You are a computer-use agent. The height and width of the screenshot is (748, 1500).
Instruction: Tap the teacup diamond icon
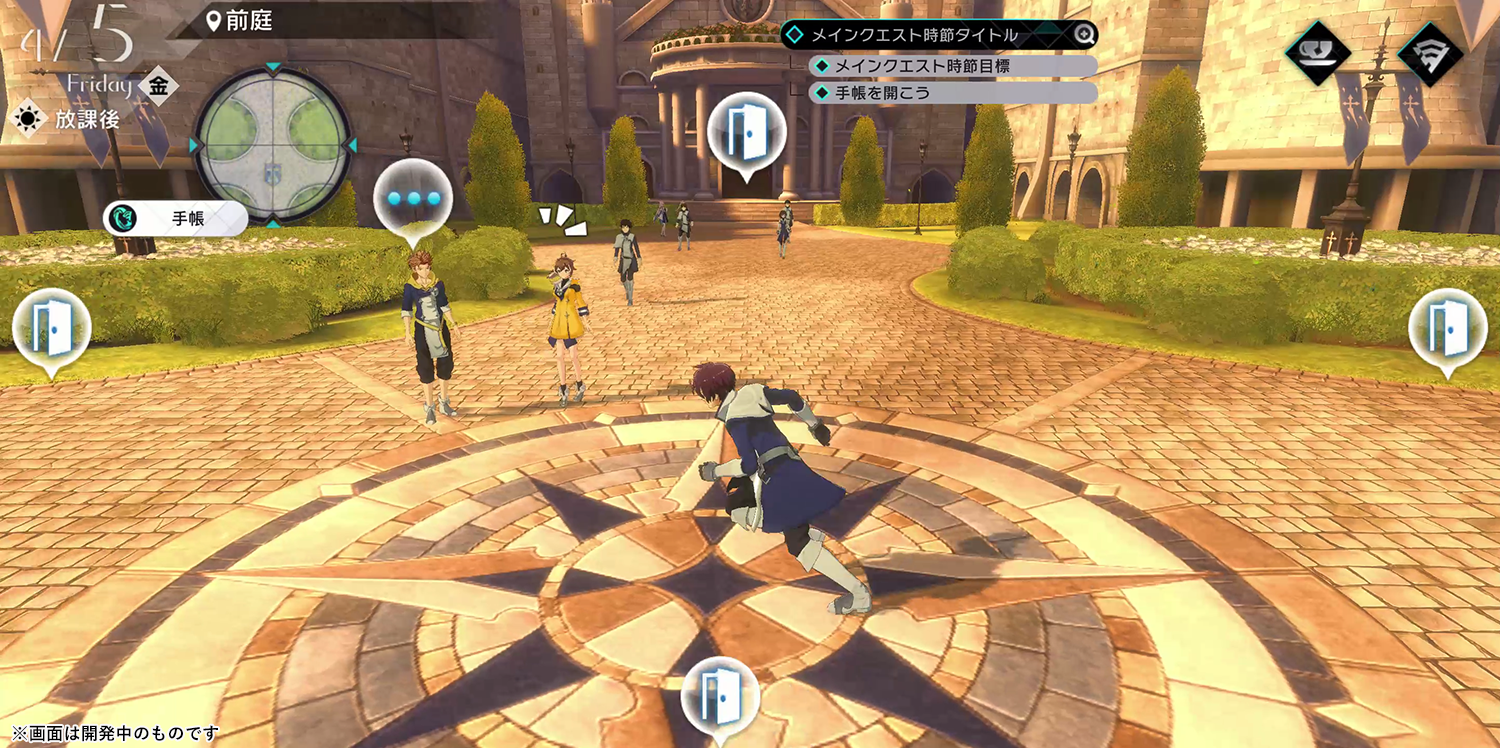coord(1318,53)
